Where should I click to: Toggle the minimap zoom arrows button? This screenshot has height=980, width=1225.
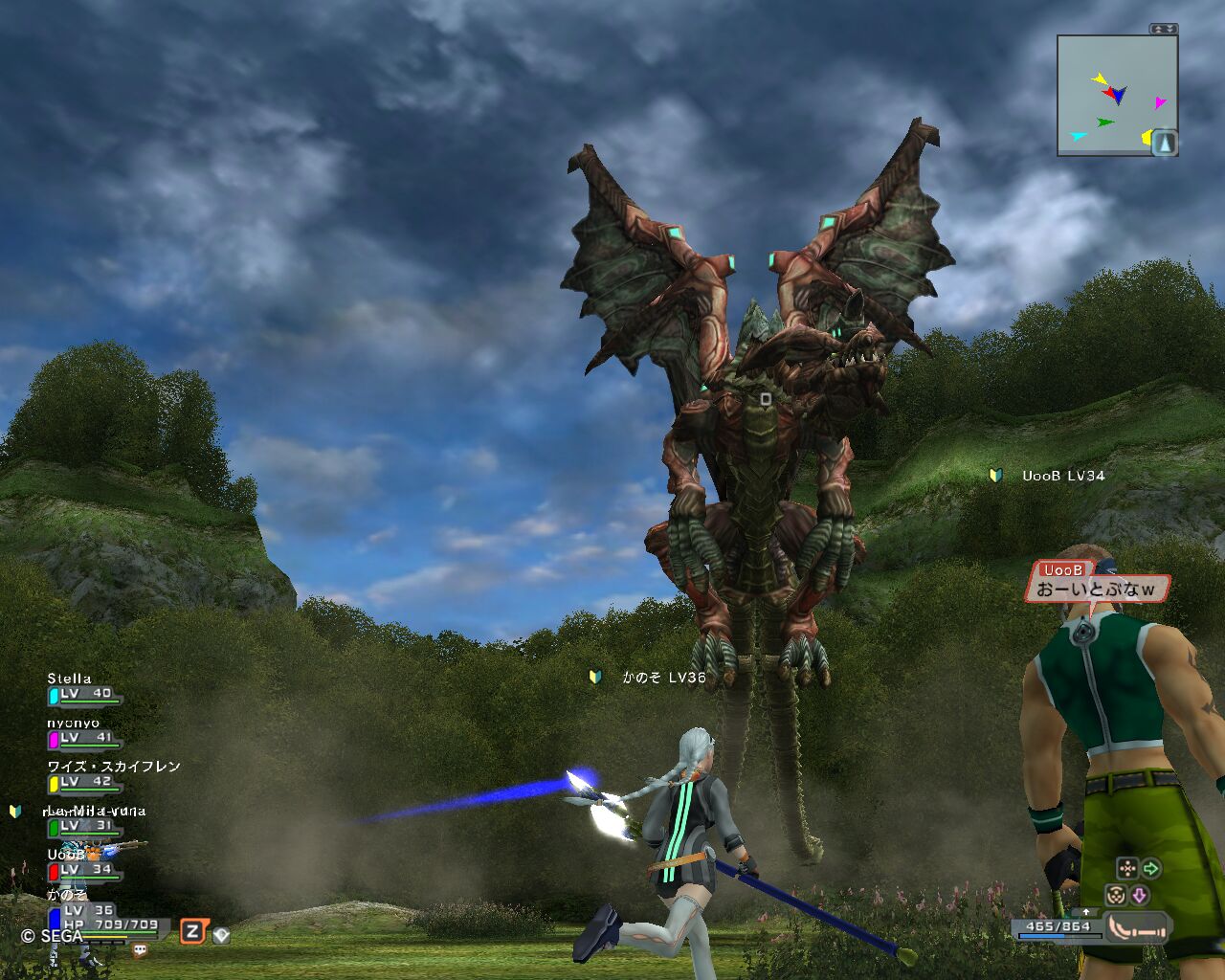pos(1163,29)
